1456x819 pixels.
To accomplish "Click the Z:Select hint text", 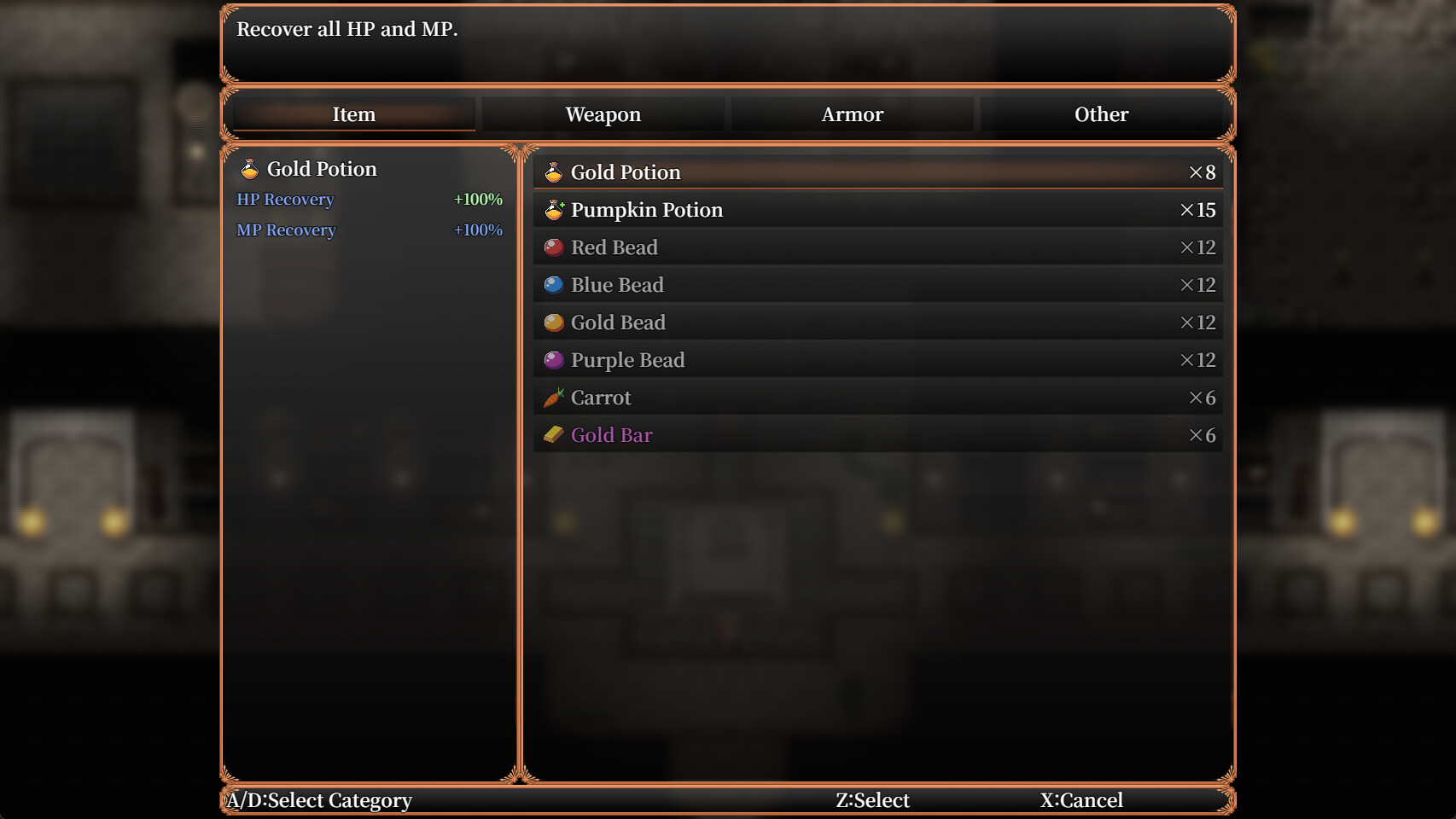I will (872, 799).
